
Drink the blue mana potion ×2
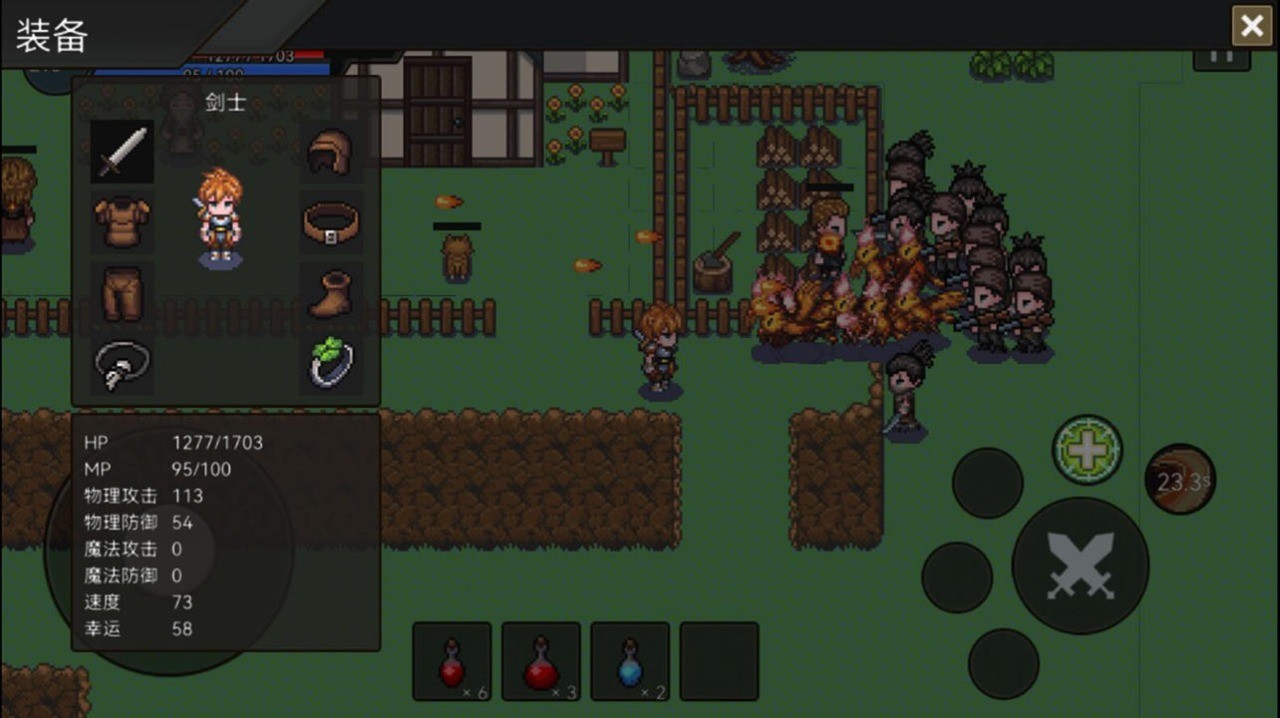click(630, 661)
